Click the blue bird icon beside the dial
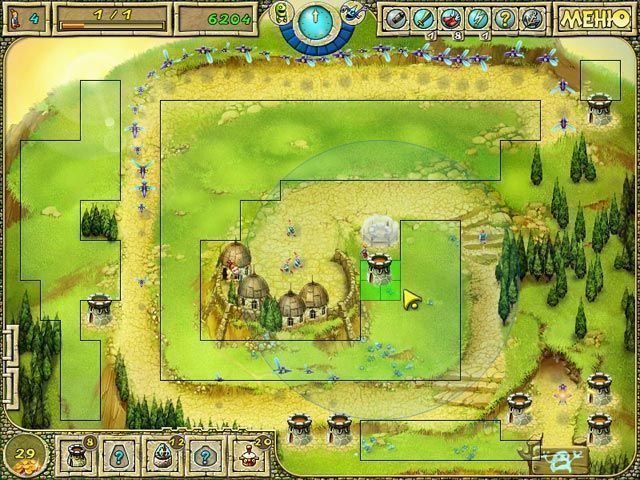The width and height of the screenshot is (640, 480). (x=351, y=13)
